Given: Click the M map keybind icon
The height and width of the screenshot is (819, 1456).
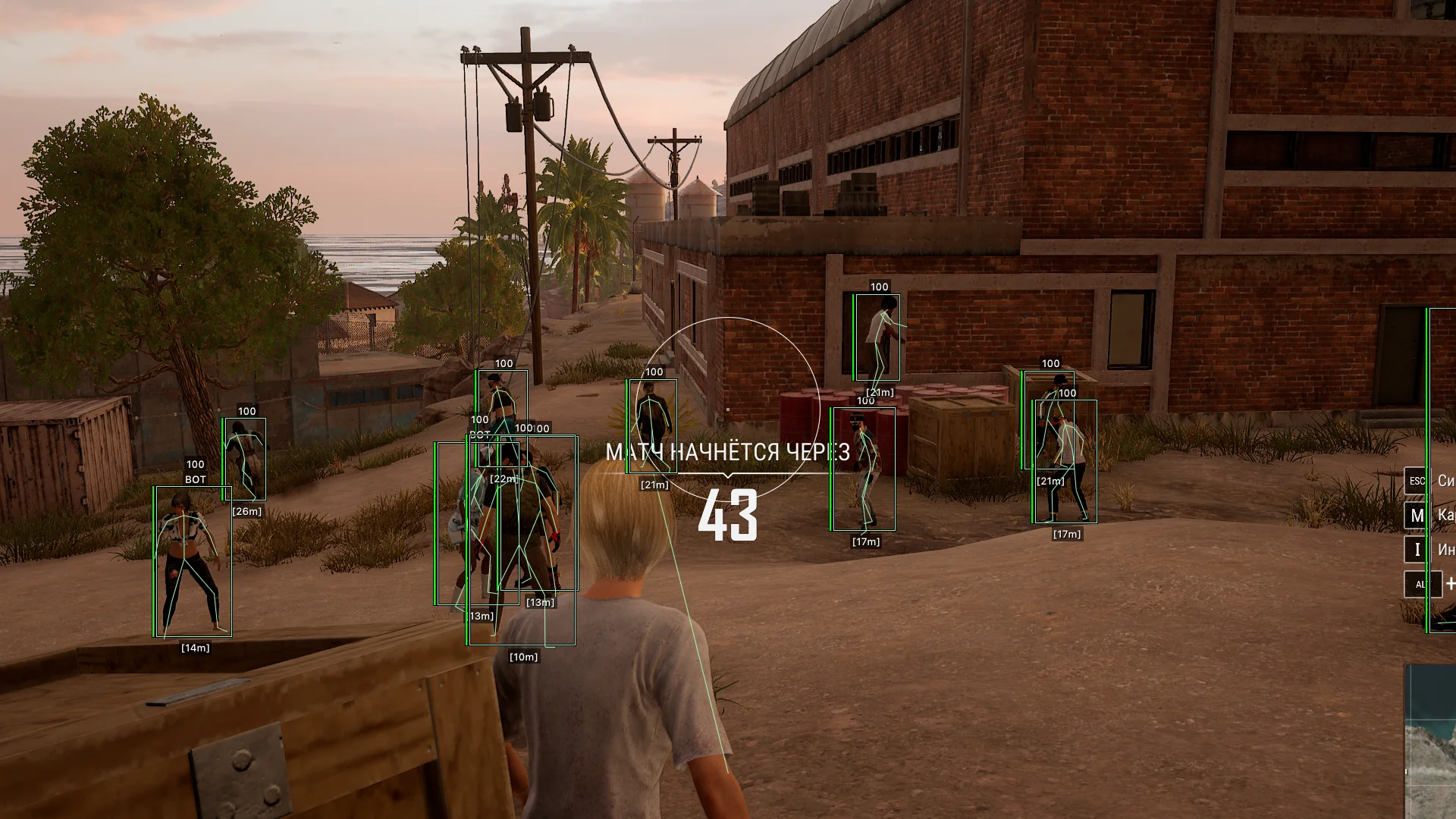Looking at the screenshot, I should 1418,514.
